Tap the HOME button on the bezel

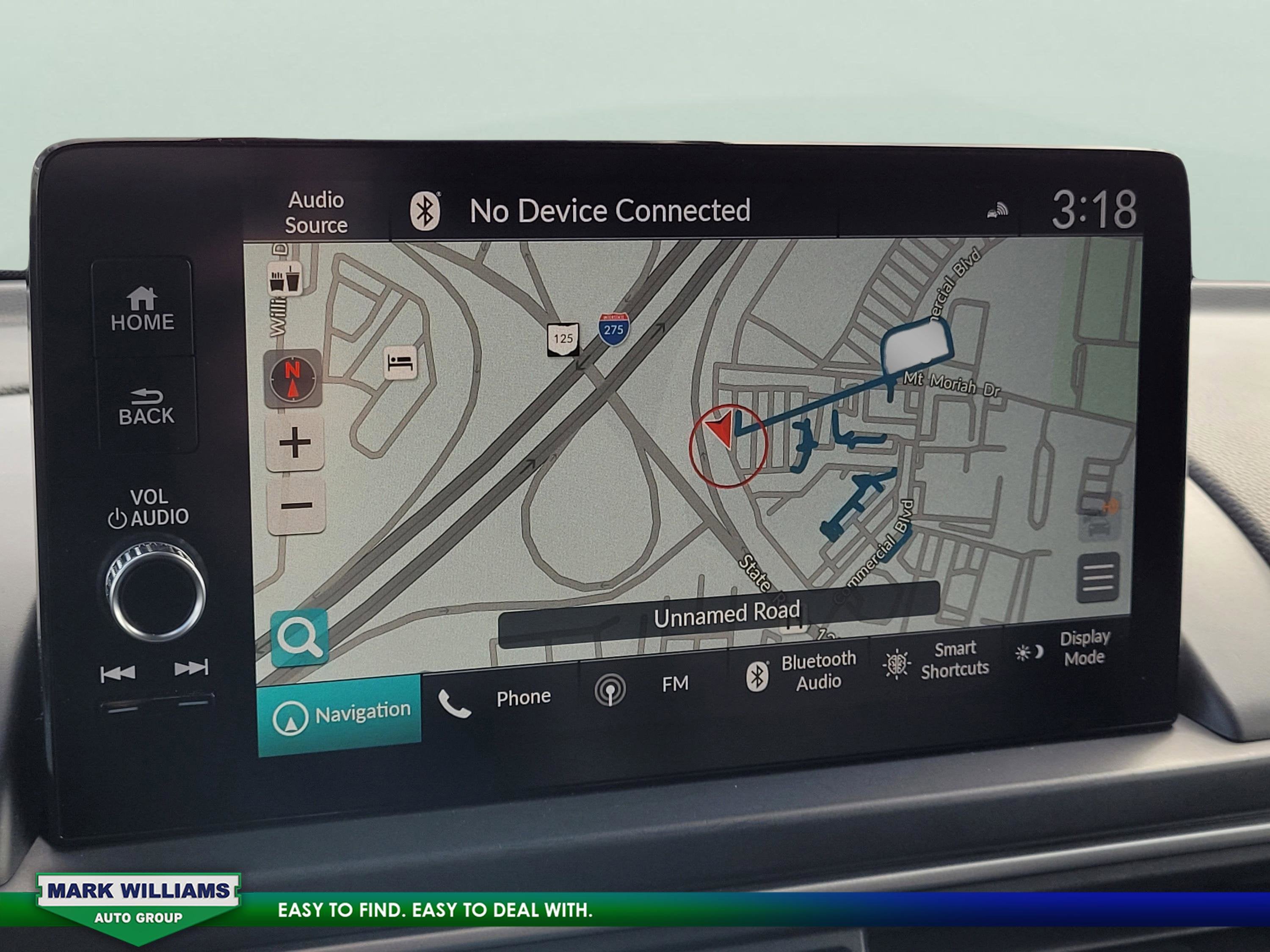142,310
